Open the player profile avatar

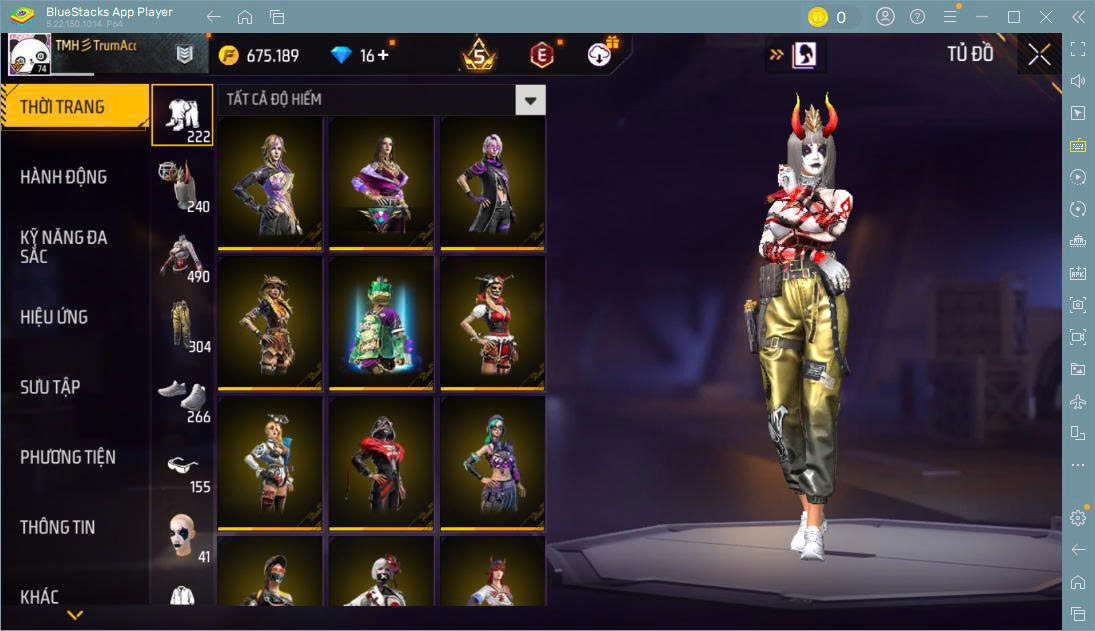[30, 55]
